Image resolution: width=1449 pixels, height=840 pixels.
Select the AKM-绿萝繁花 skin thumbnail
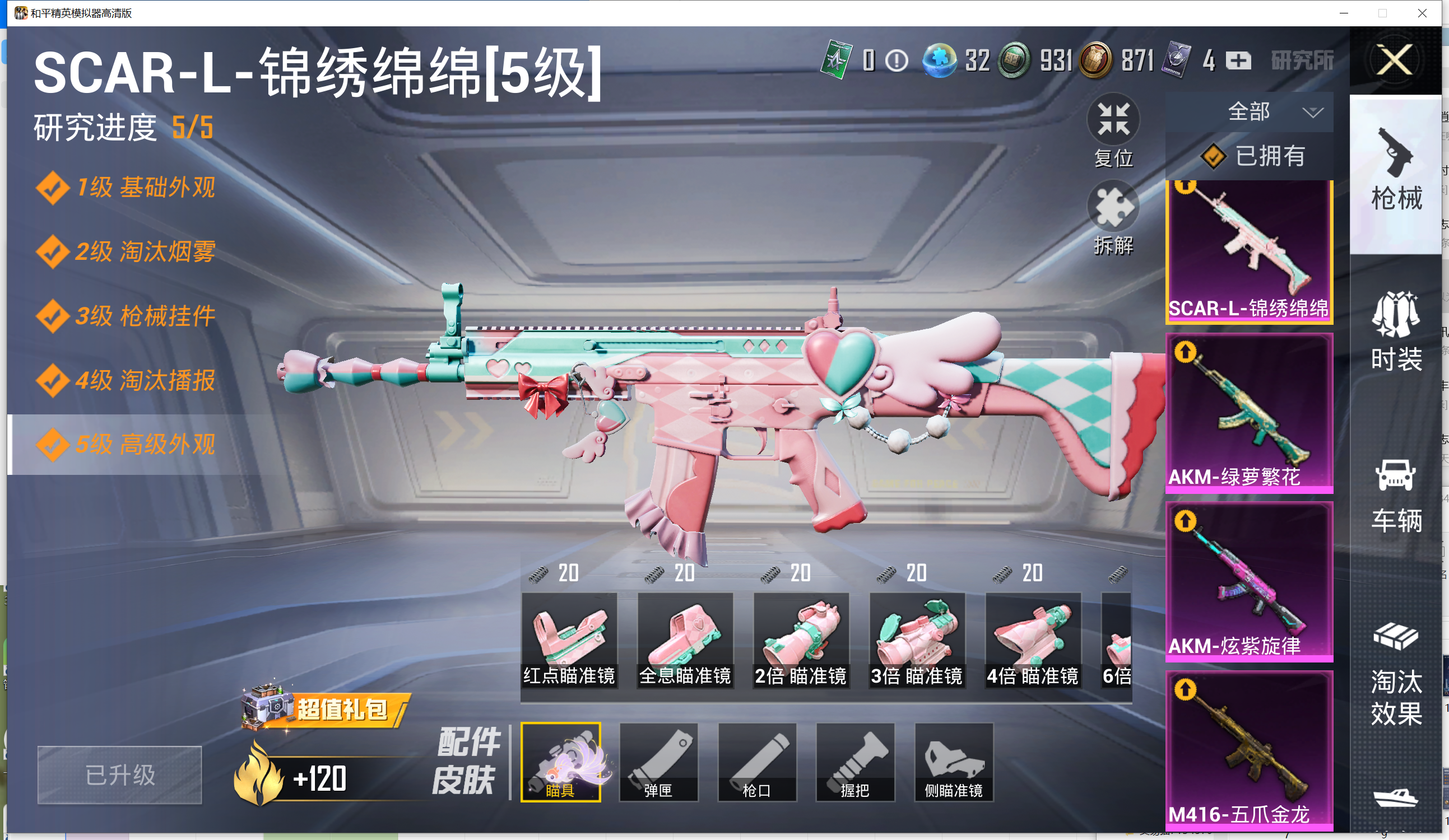click(1249, 413)
